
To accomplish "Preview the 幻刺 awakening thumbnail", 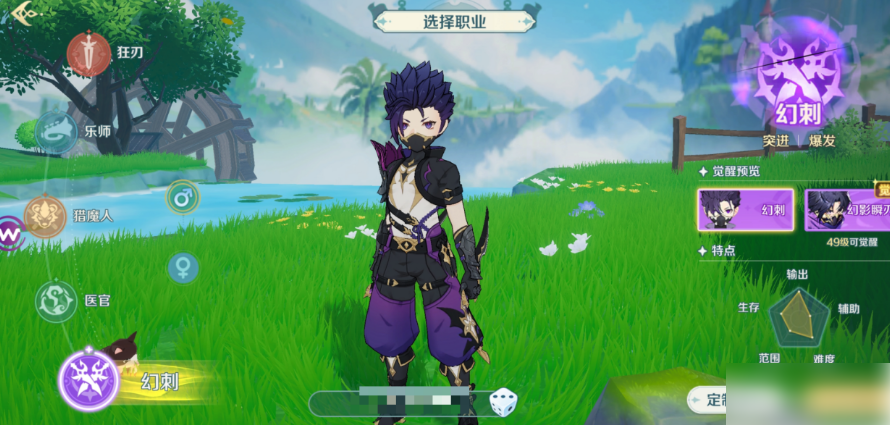I will click(745, 210).
